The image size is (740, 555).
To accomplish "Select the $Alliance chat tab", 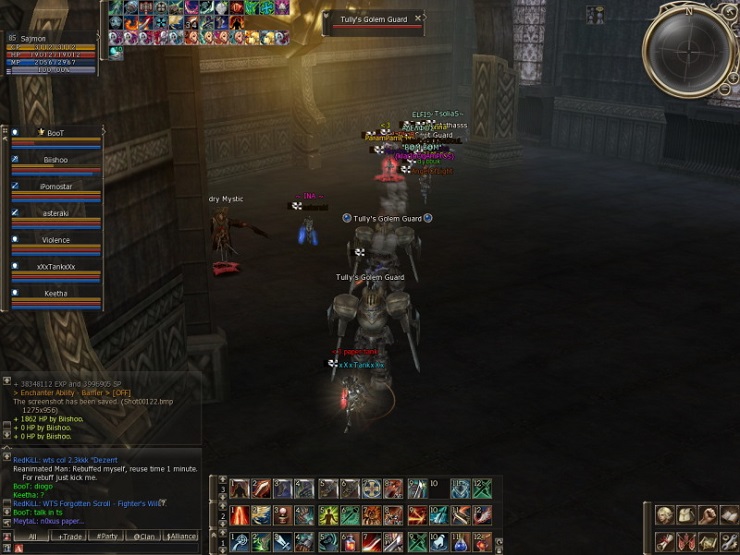I will coord(181,536).
